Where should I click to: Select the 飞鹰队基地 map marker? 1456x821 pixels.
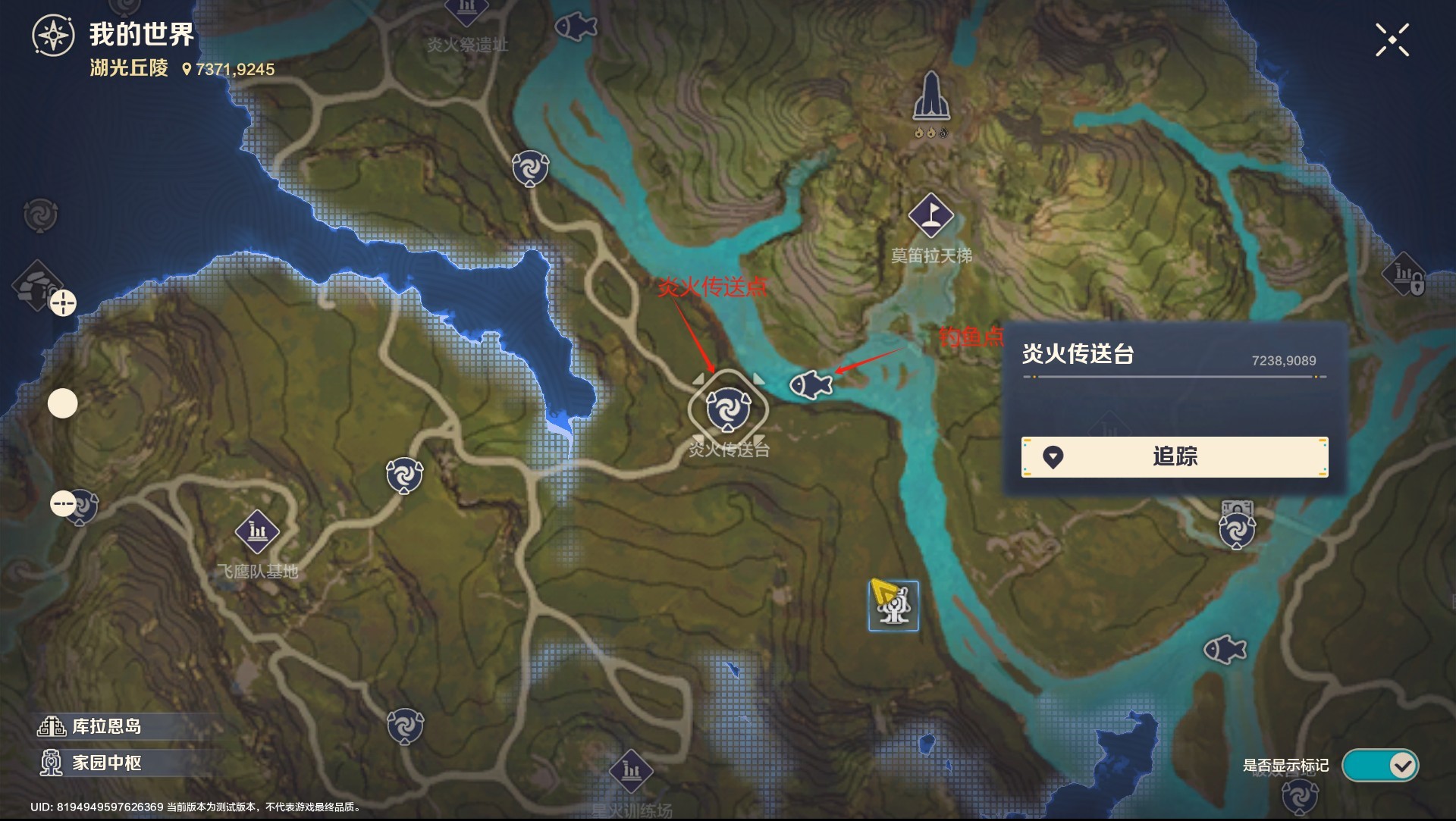257,531
